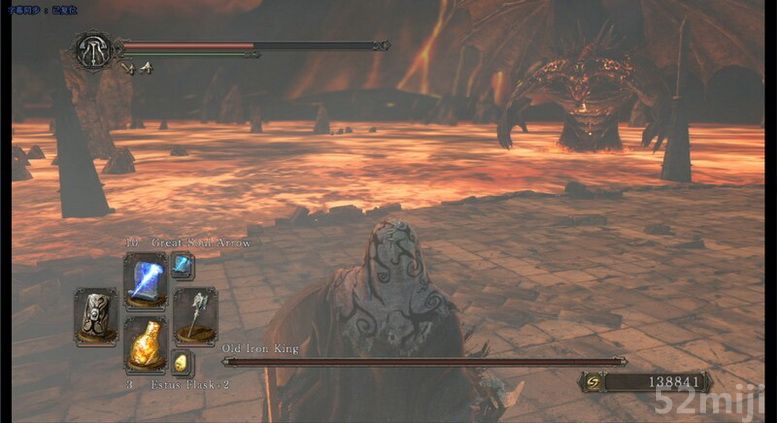777x423 pixels.
Task: Click the round covenant emblem by the health bar
Action: tap(92, 49)
